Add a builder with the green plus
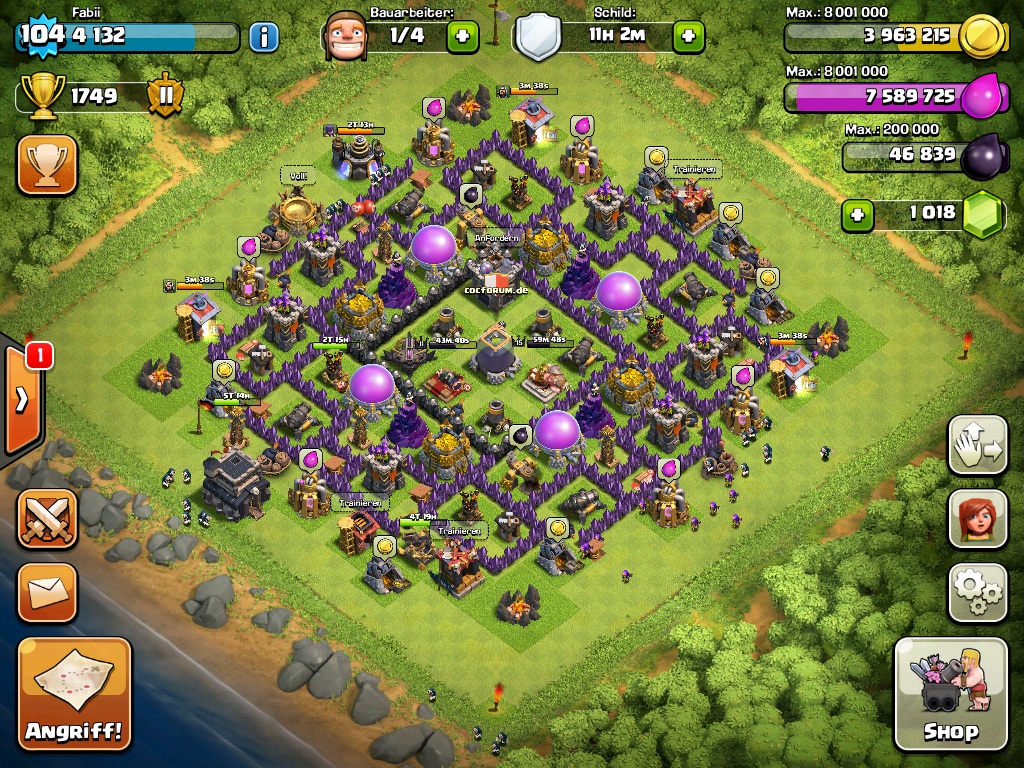 click(462, 37)
